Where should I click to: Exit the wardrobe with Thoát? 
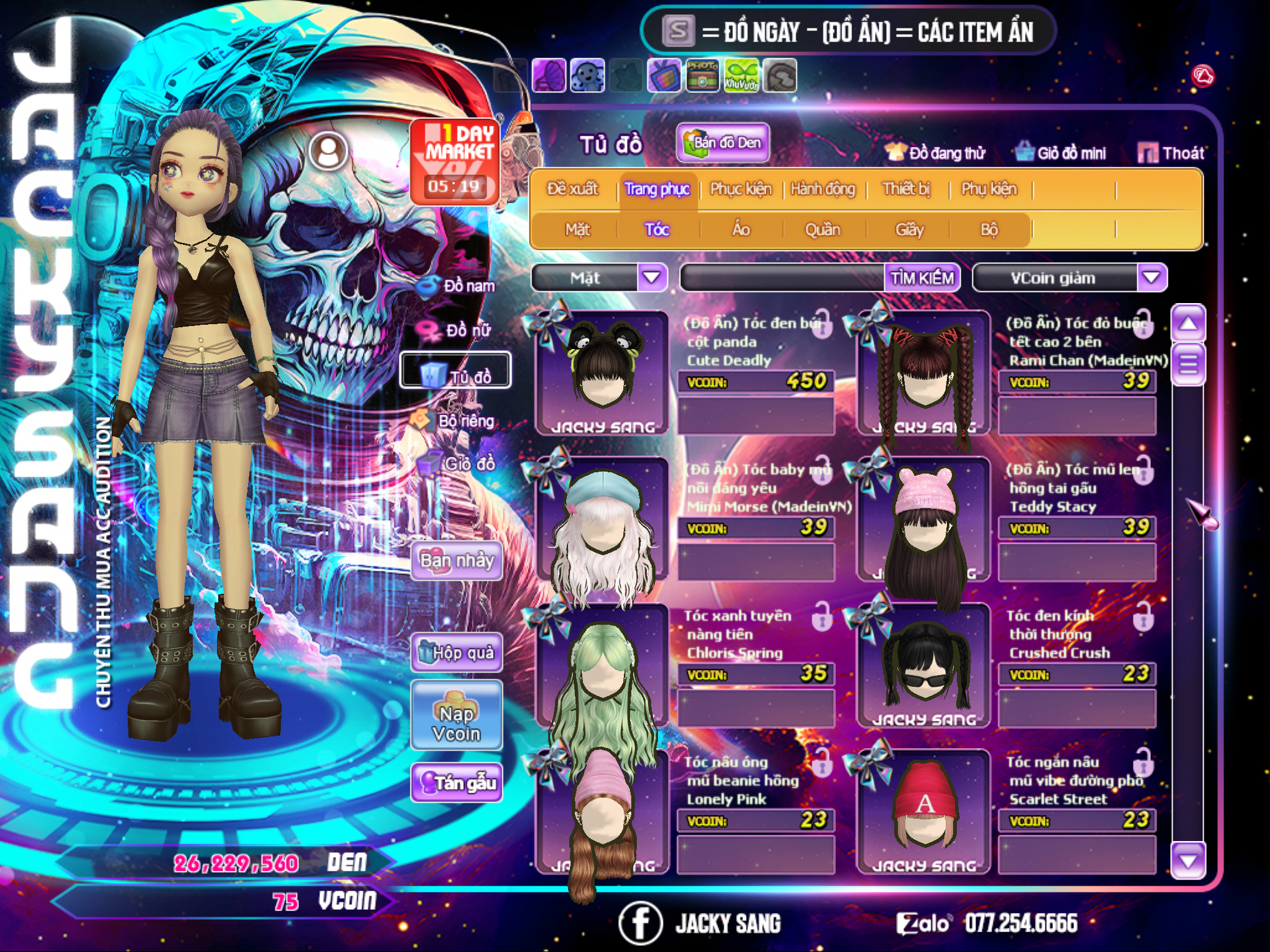click(x=1171, y=153)
